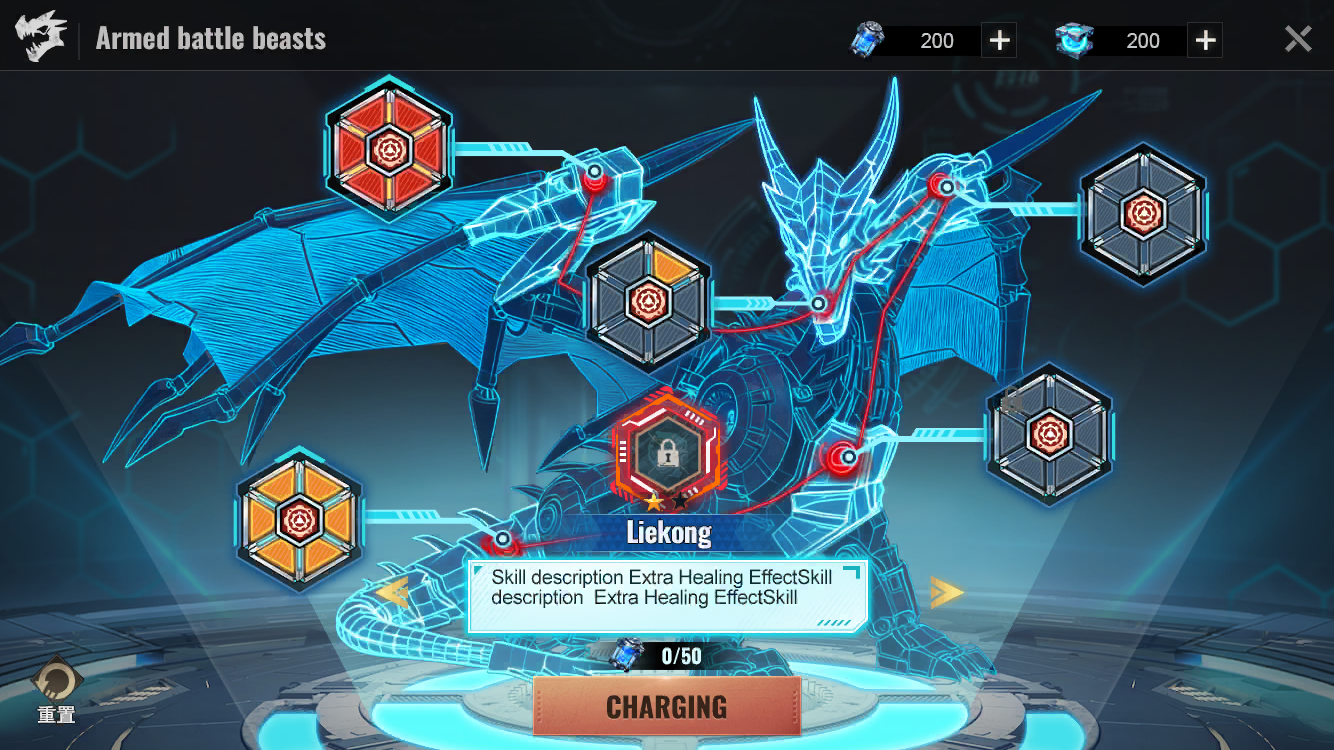1334x750 pixels.
Task: Add more cyan crate currency
Action: click(1205, 40)
